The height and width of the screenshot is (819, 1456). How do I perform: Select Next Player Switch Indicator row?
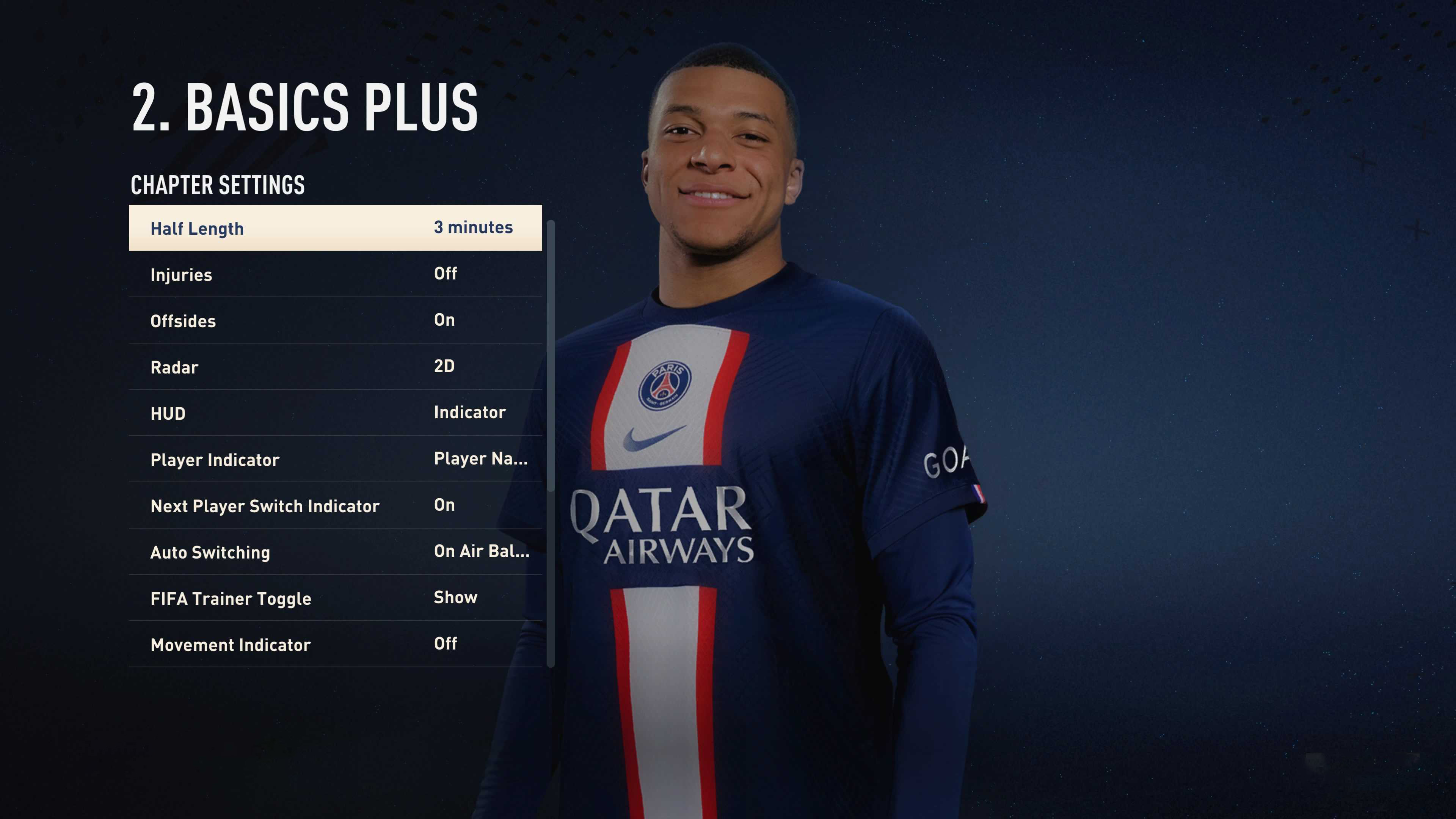click(334, 506)
